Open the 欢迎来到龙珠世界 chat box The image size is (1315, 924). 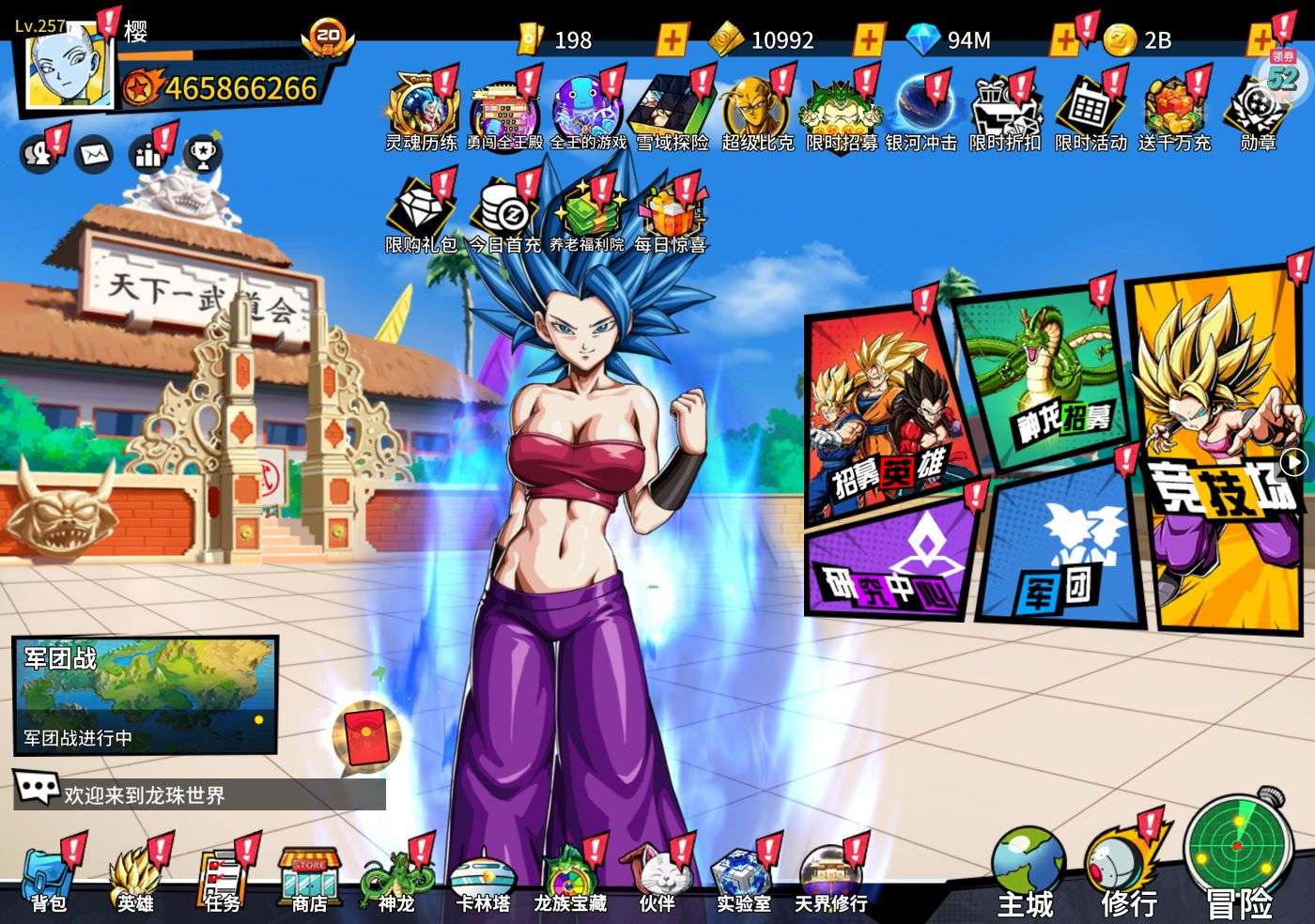point(199,794)
